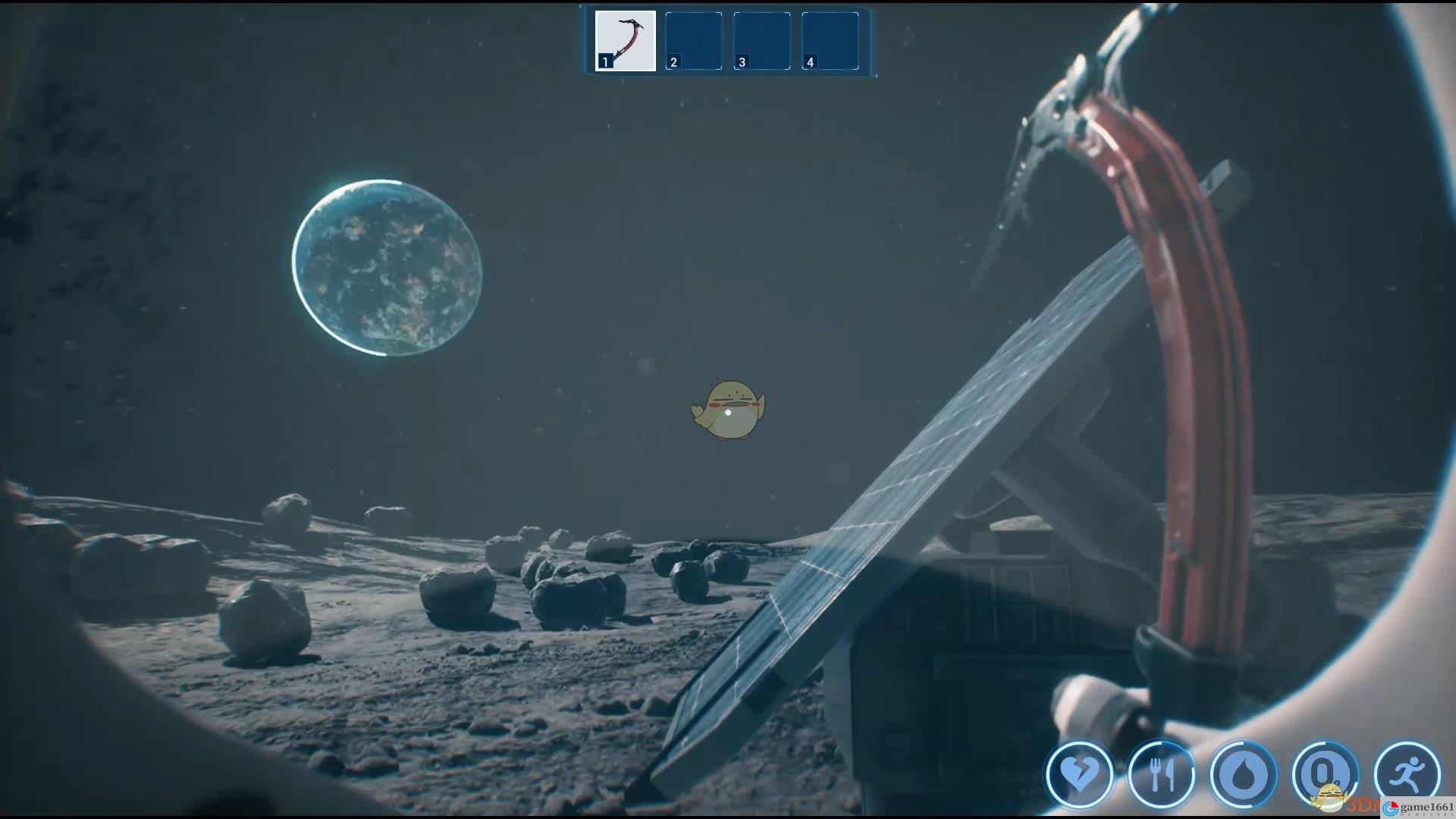Click the fork and knife hunger icon
This screenshot has height=819, width=1456.
pyautogui.click(x=1161, y=774)
